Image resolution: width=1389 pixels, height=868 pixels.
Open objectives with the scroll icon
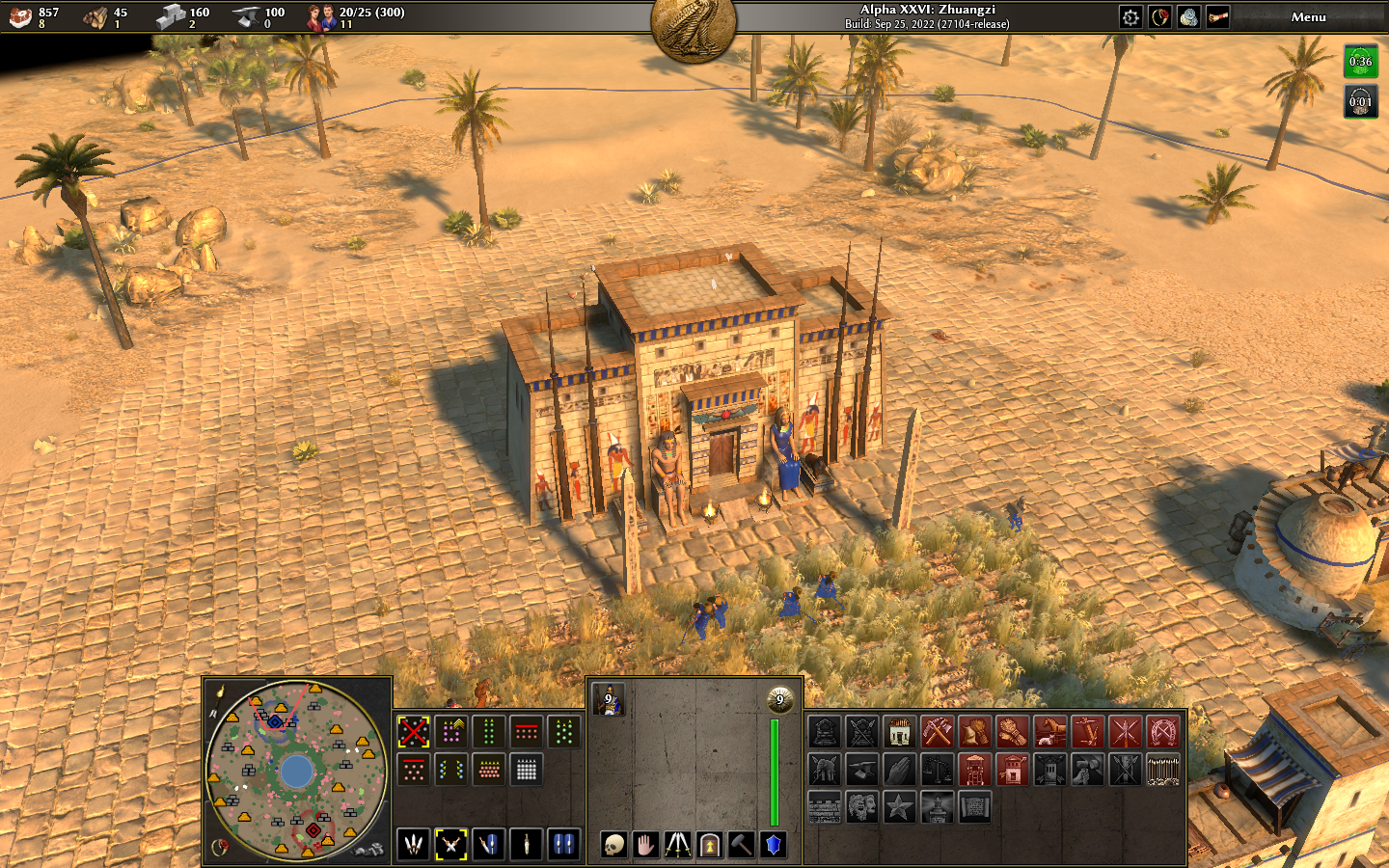[x=1217, y=17]
